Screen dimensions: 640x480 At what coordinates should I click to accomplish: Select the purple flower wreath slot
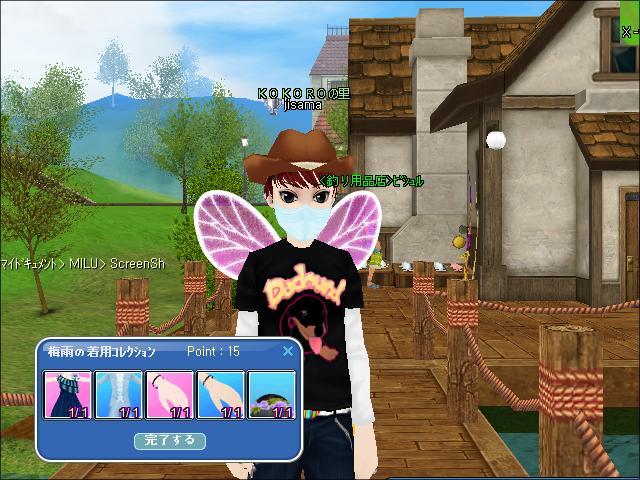pyautogui.click(x=272, y=395)
